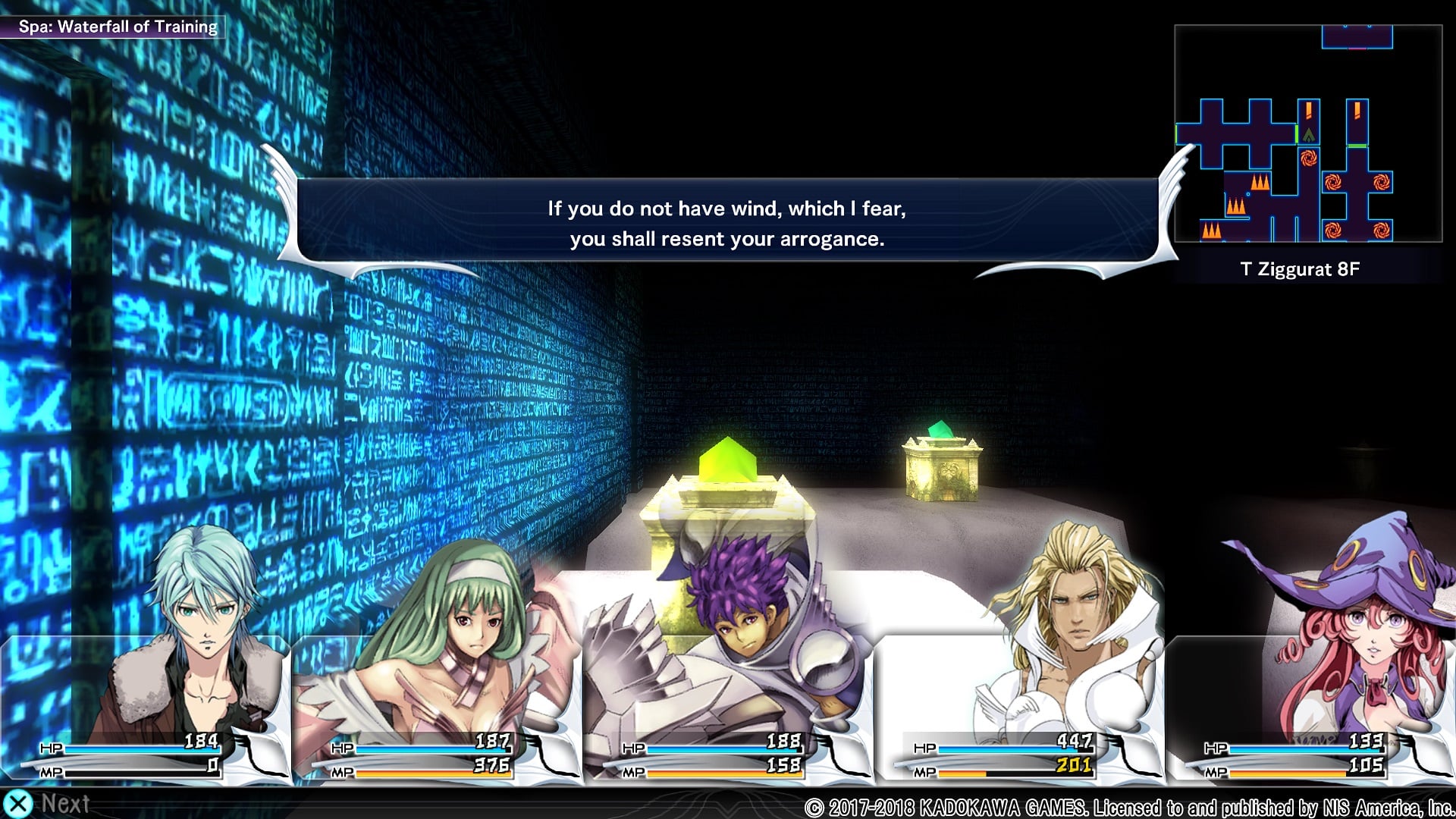Click the Spa: Waterfall of Training label
The width and height of the screenshot is (1456, 819).
(118, 27)
